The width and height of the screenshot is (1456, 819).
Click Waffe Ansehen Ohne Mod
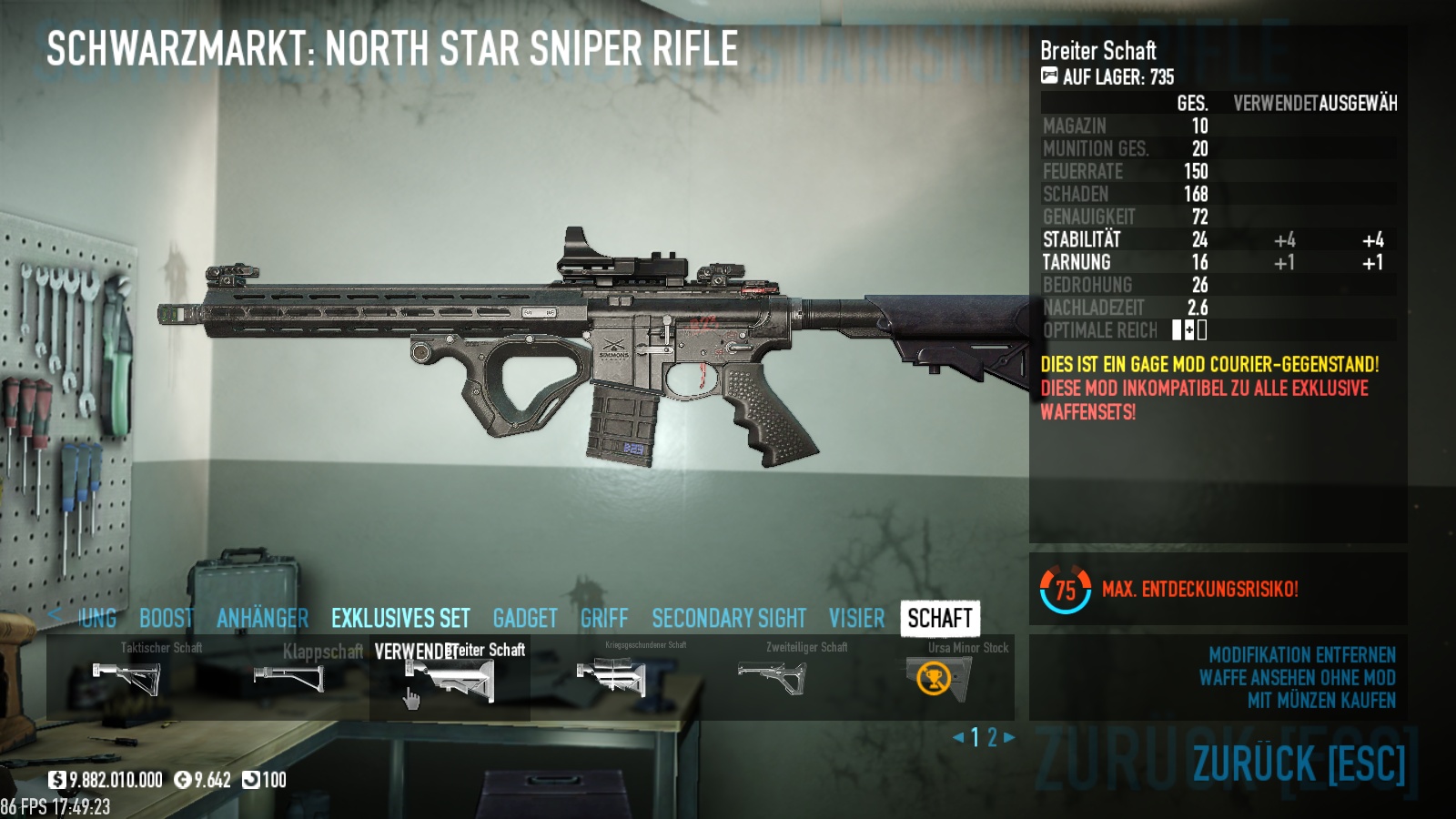(x=1297, y=678)
